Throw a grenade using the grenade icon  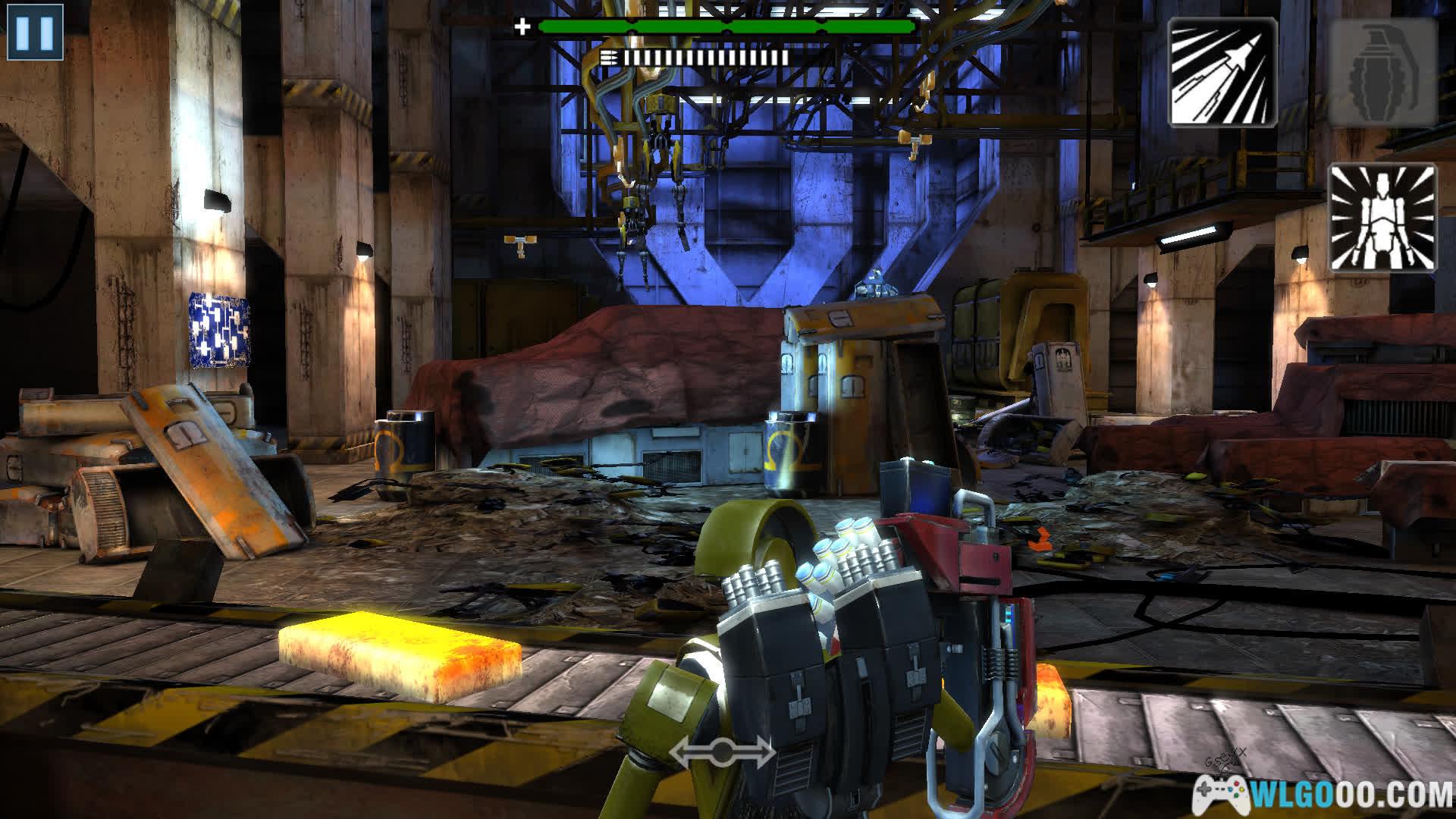[x=1382, y=71]
